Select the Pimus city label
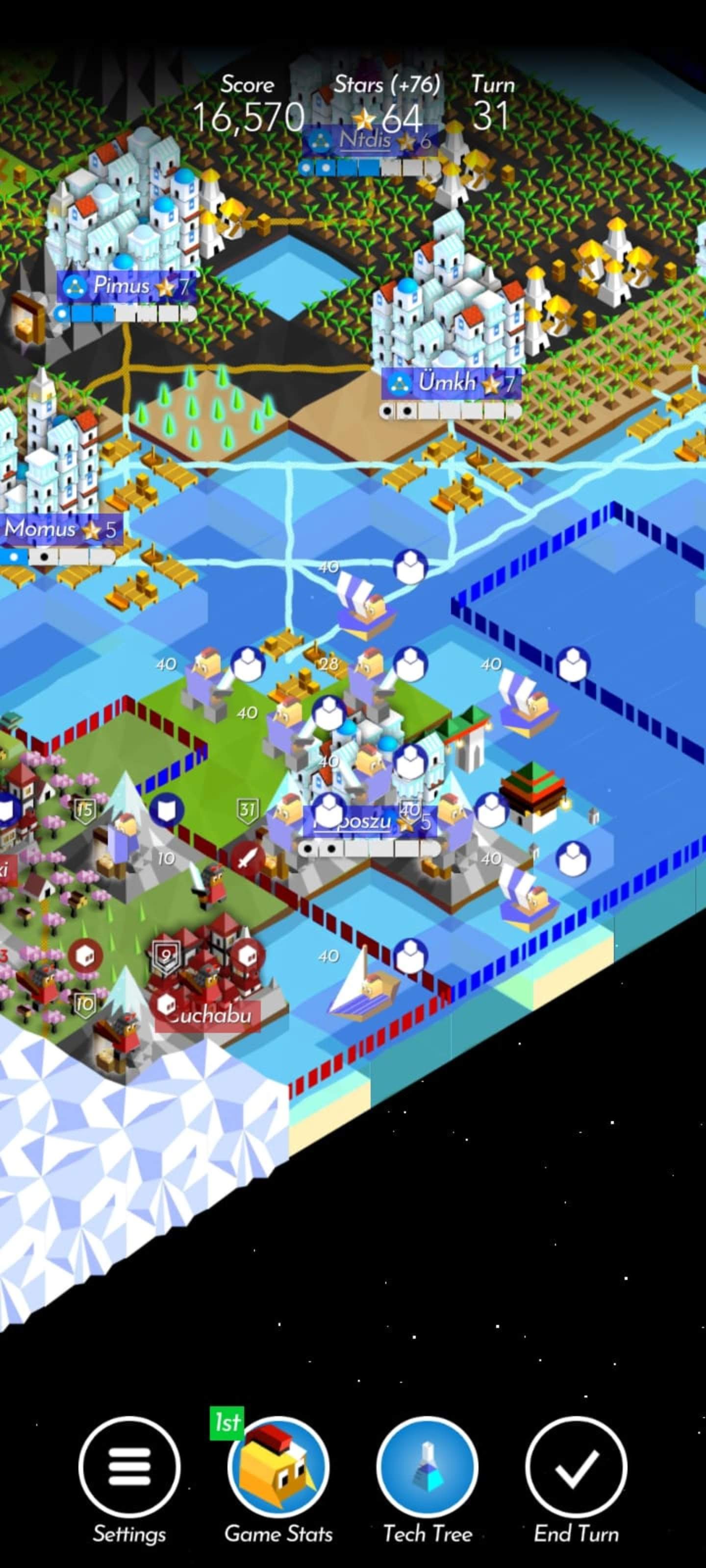The image size is (706, 1568). click(x=126, y=286)
